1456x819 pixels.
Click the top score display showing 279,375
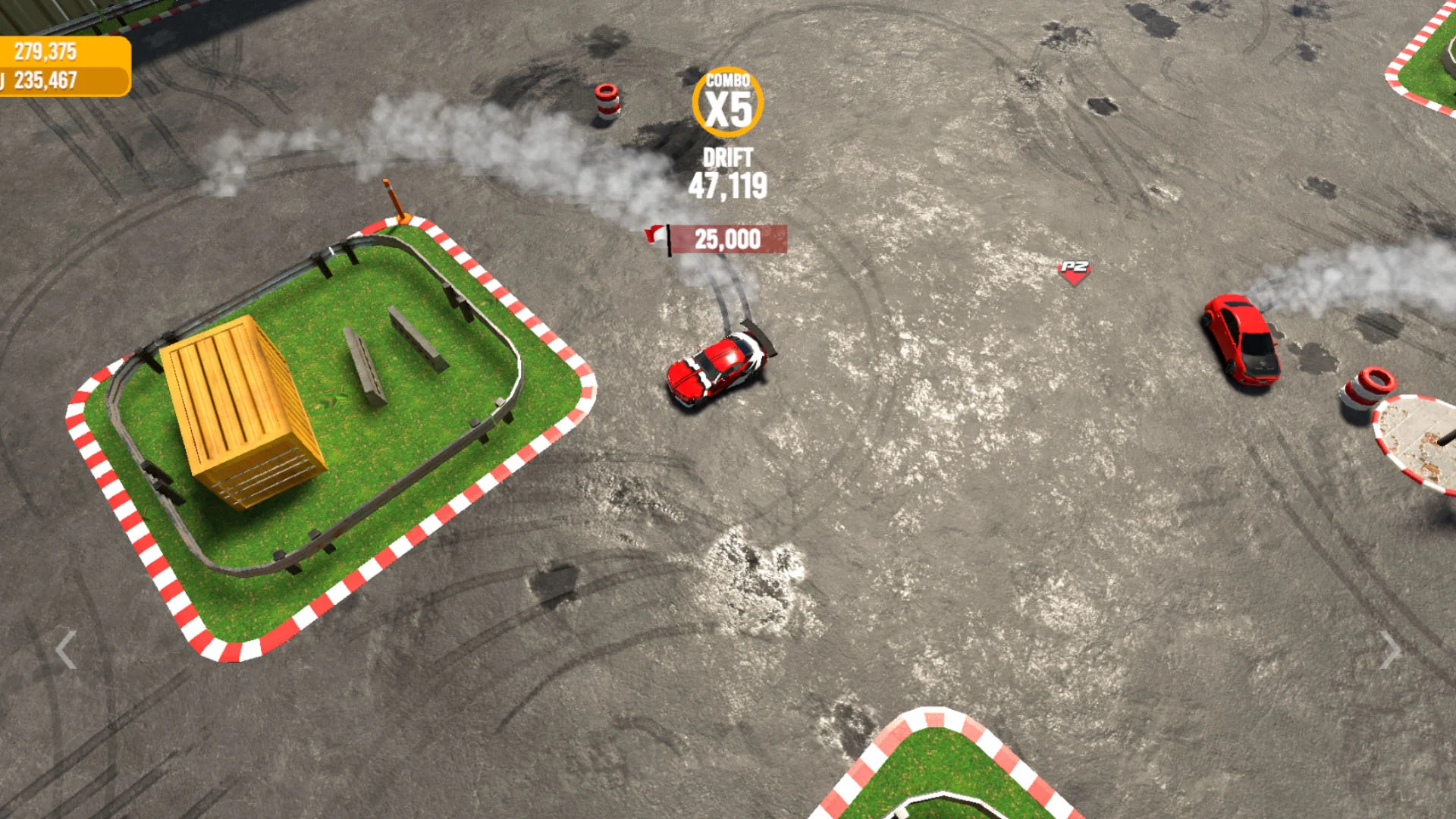(45, 53)
